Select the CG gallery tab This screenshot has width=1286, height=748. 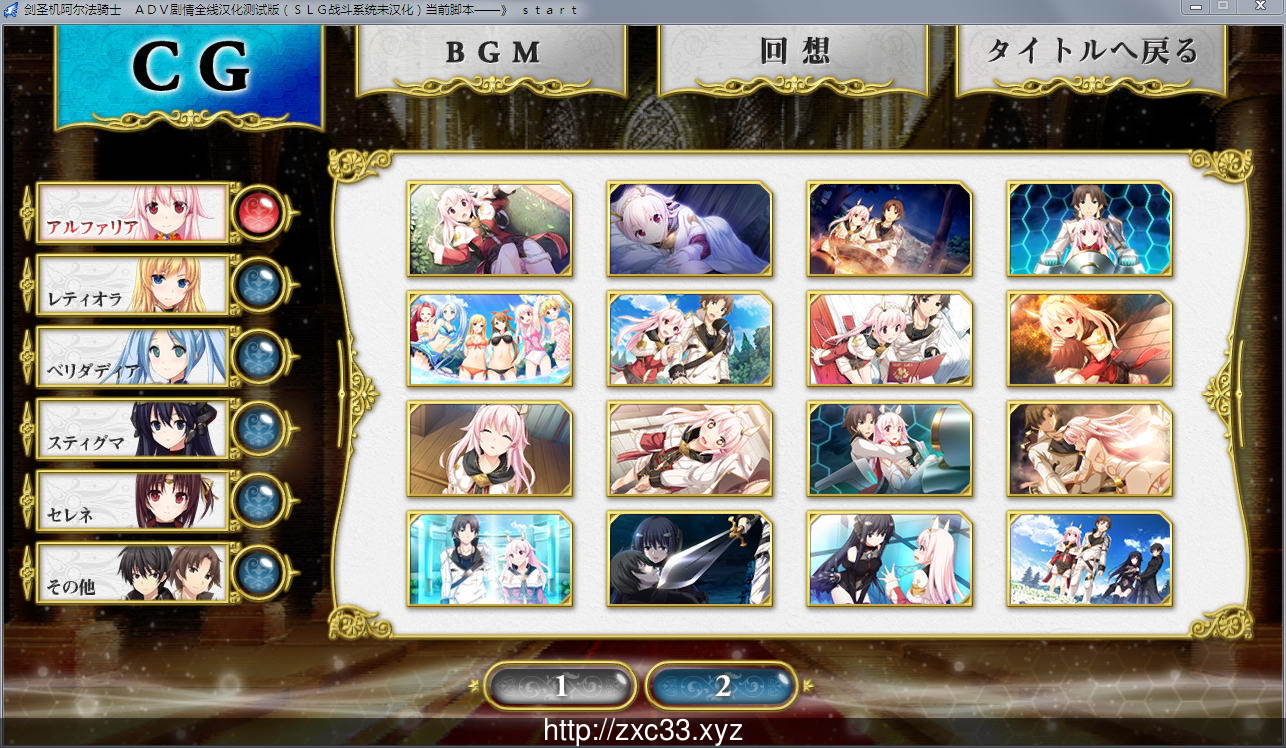190,70
